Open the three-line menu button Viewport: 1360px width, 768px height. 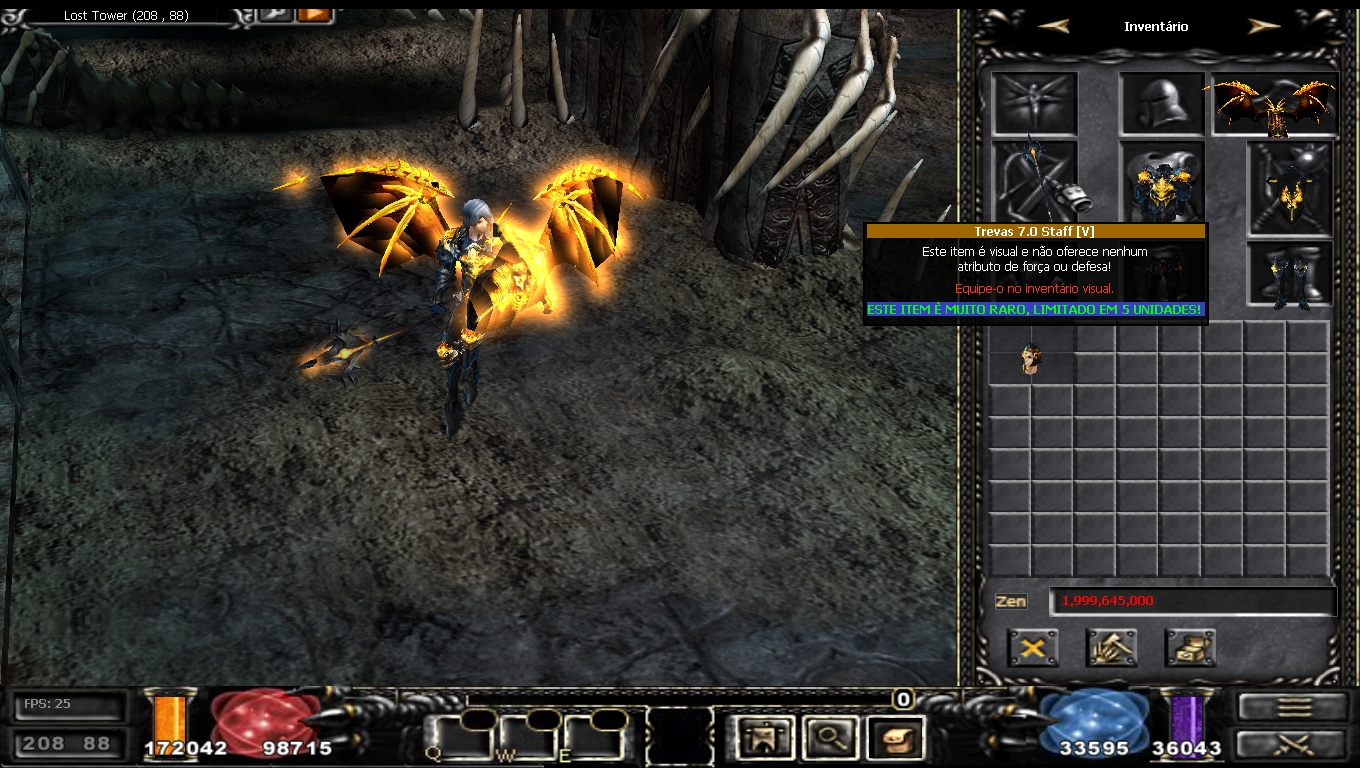[x=1292, y=706]
